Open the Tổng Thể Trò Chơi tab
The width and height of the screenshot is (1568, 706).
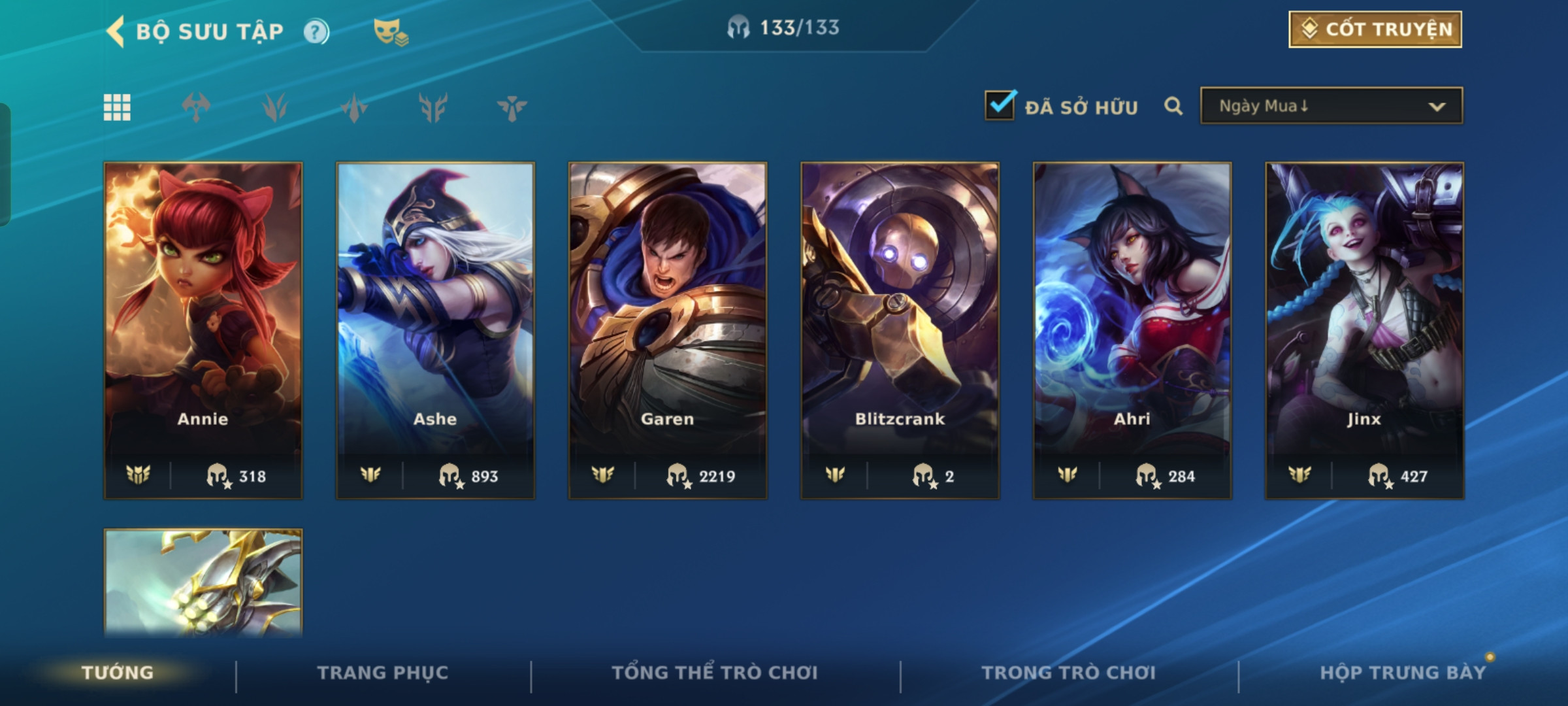coord(715,673)
